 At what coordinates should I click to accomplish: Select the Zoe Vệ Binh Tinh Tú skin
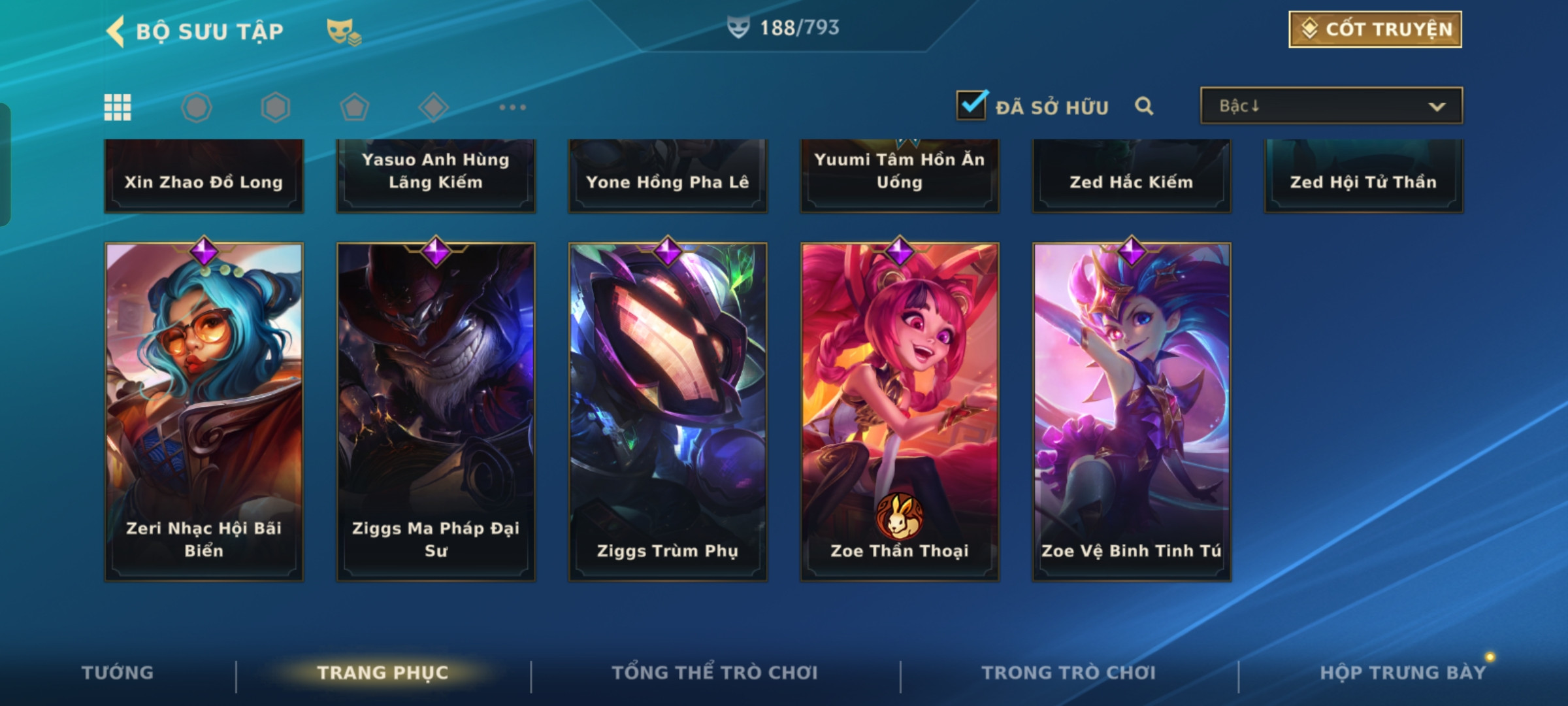1132,412
